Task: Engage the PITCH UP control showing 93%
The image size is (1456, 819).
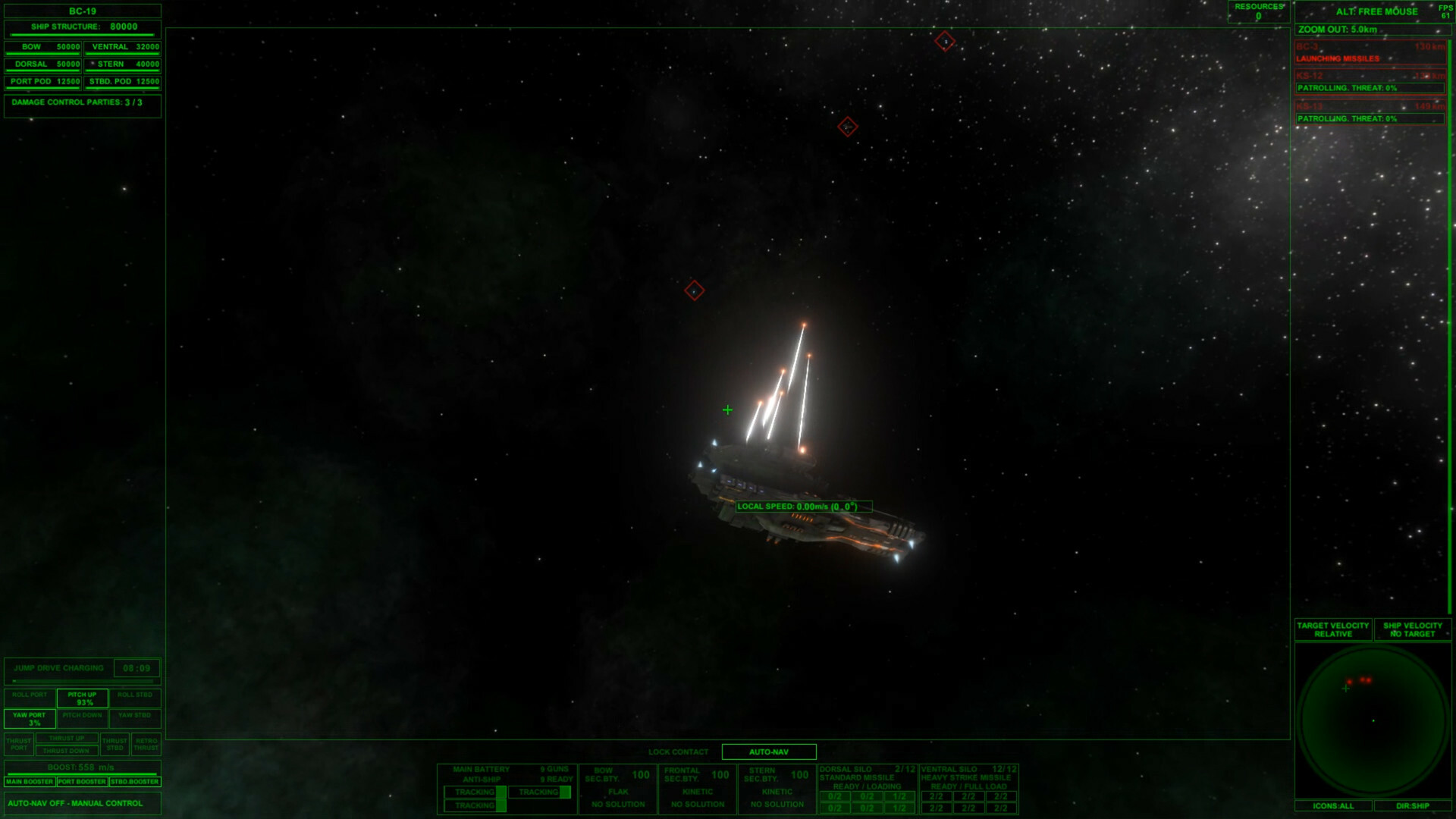Action: click(x=83, y=698)
